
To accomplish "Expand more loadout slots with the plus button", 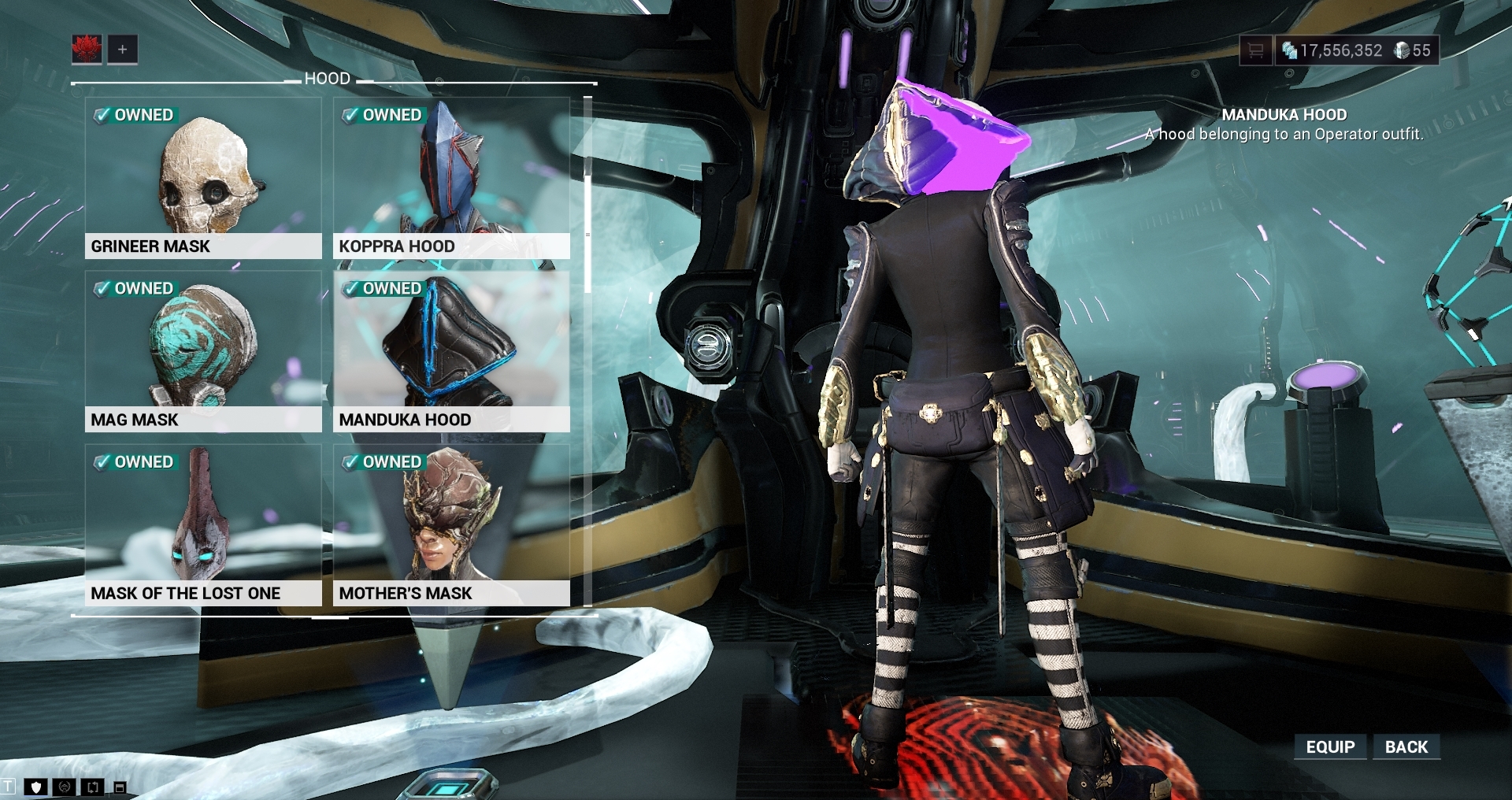I will 121,50.
